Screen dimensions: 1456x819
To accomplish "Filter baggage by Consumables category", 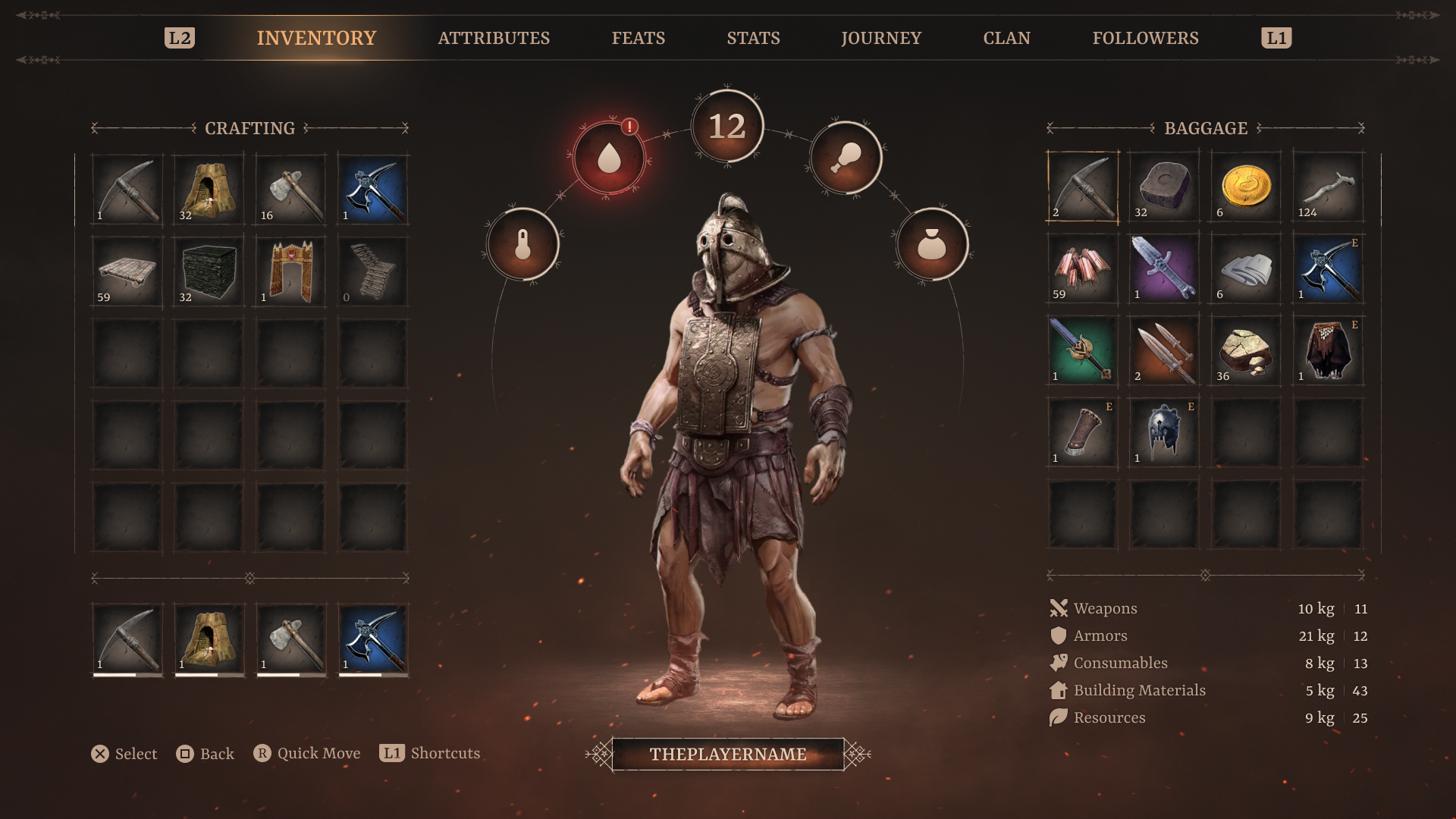I will coord(1120,663).
